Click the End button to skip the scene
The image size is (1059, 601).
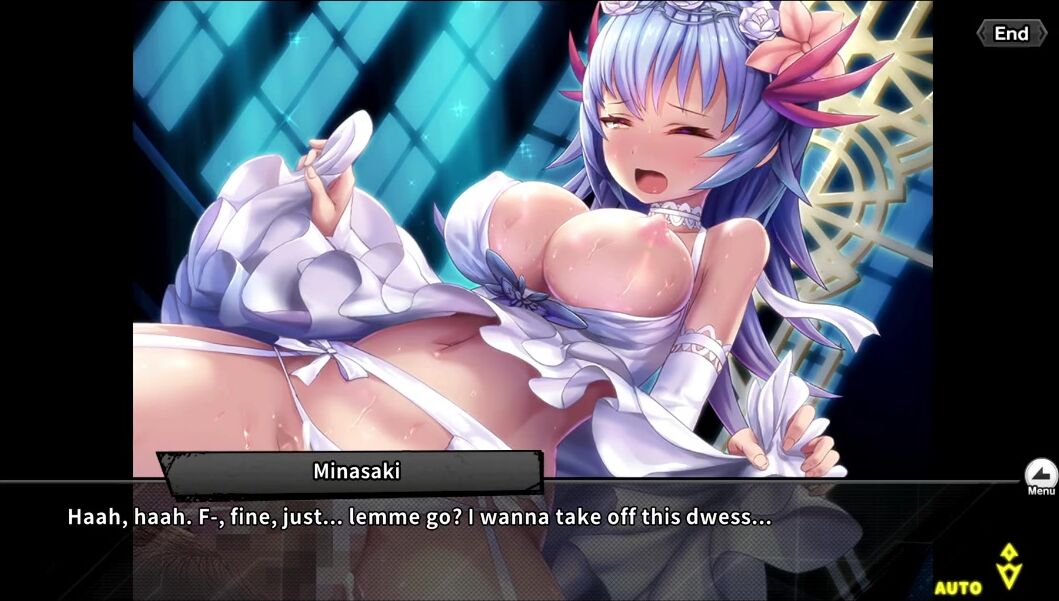click(x=1011, y=34)
